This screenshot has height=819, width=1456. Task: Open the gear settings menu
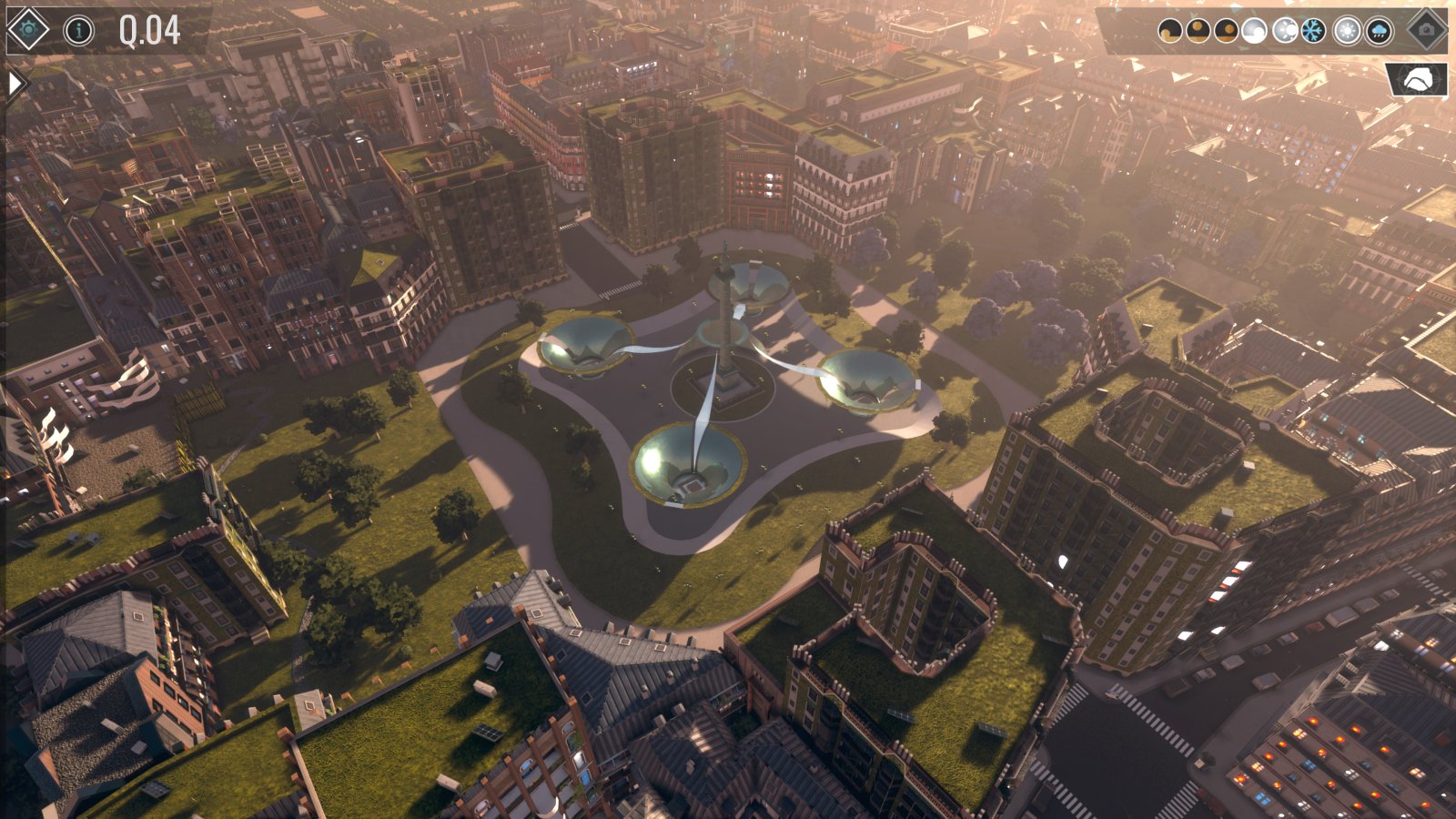click(27, 30)
